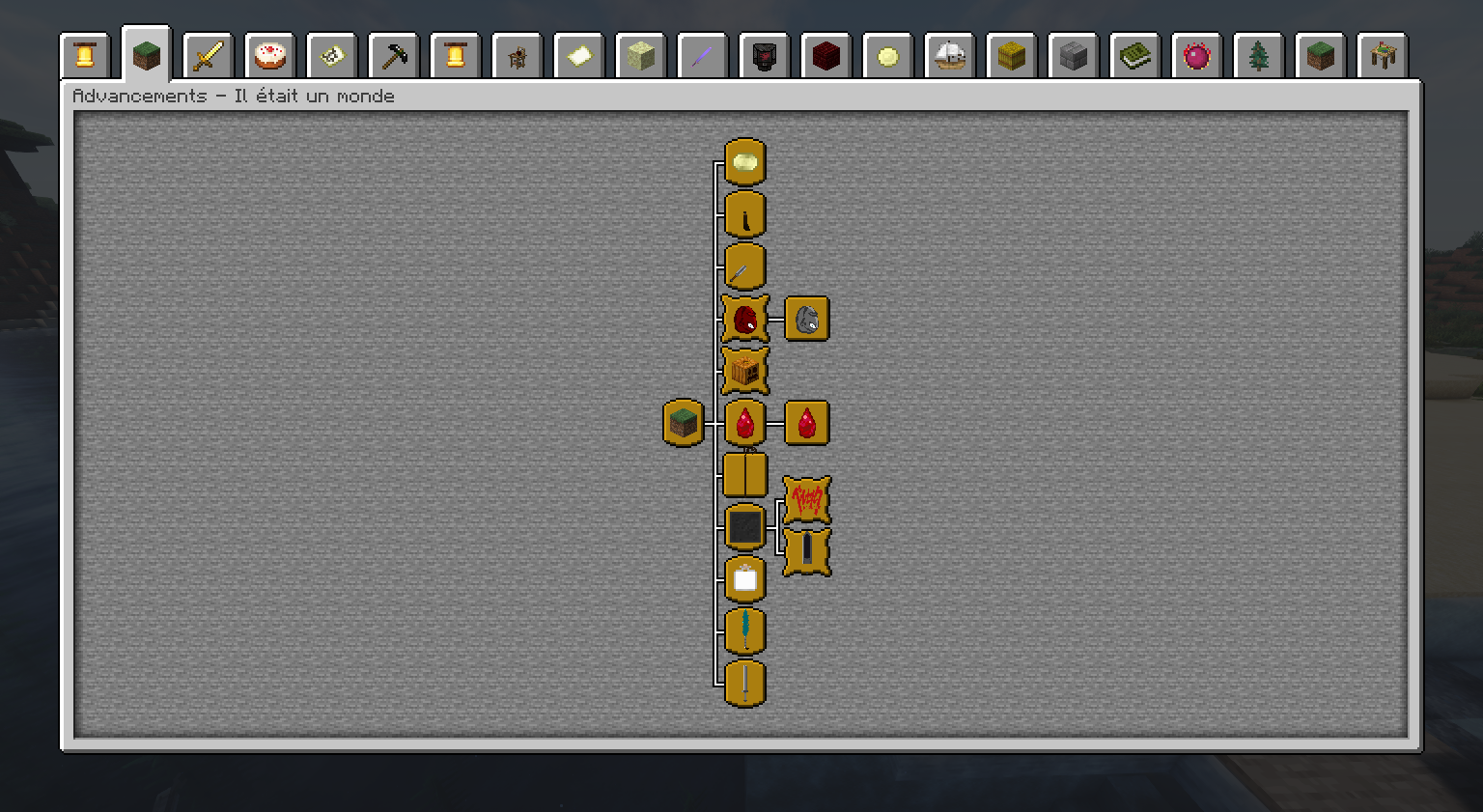The height and width of the screenshot is (812, 1483).
Task: Select the jack o'lantern advancement
Action: pyautogui.click(x=743, y=370)
